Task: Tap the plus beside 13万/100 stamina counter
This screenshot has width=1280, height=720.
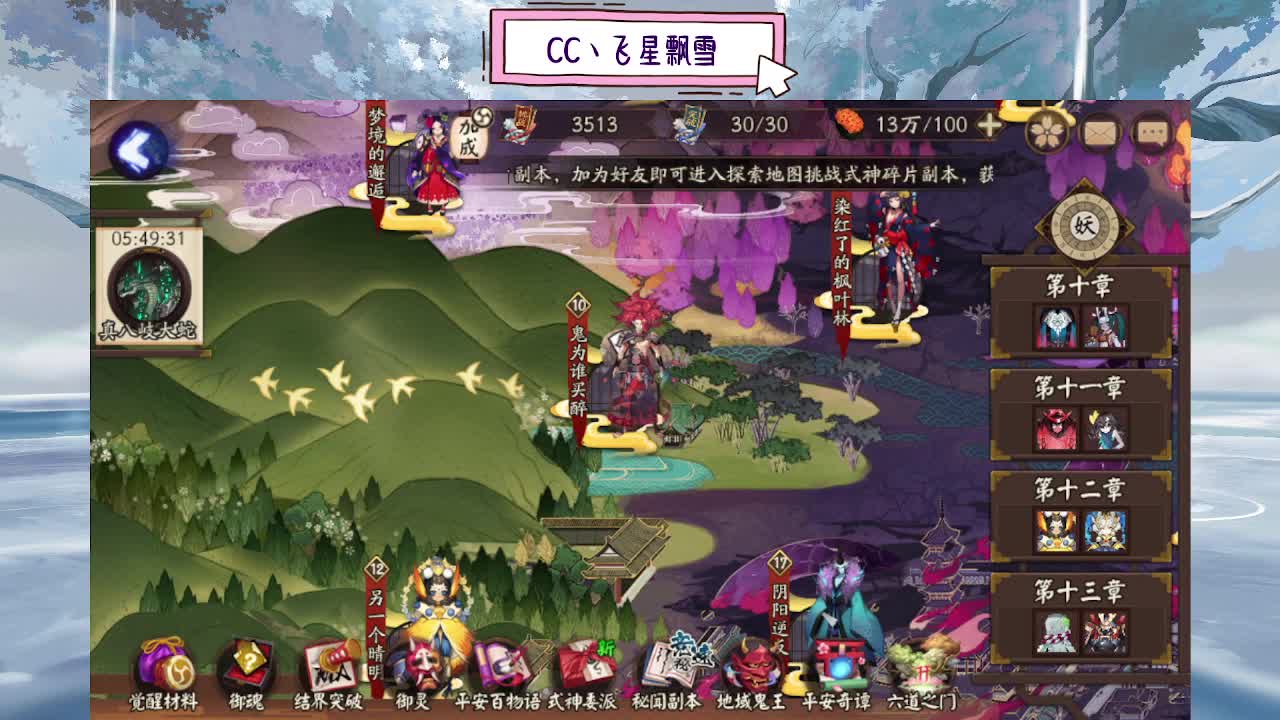Action: point(990,125)
